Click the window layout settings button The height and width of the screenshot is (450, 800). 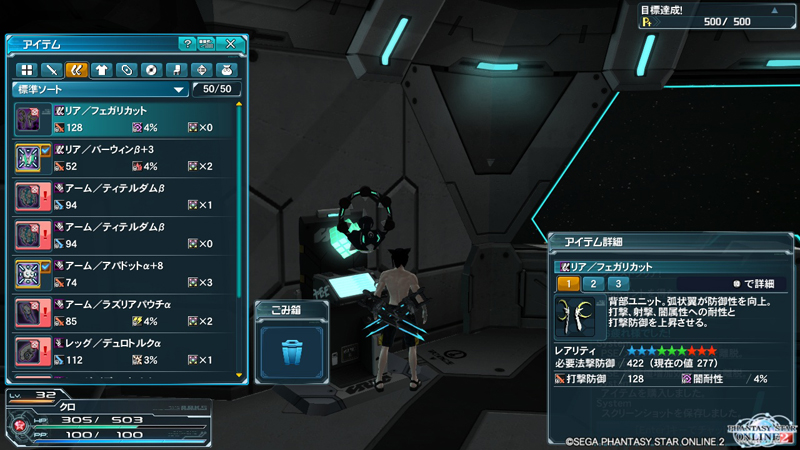click(207, 44)
